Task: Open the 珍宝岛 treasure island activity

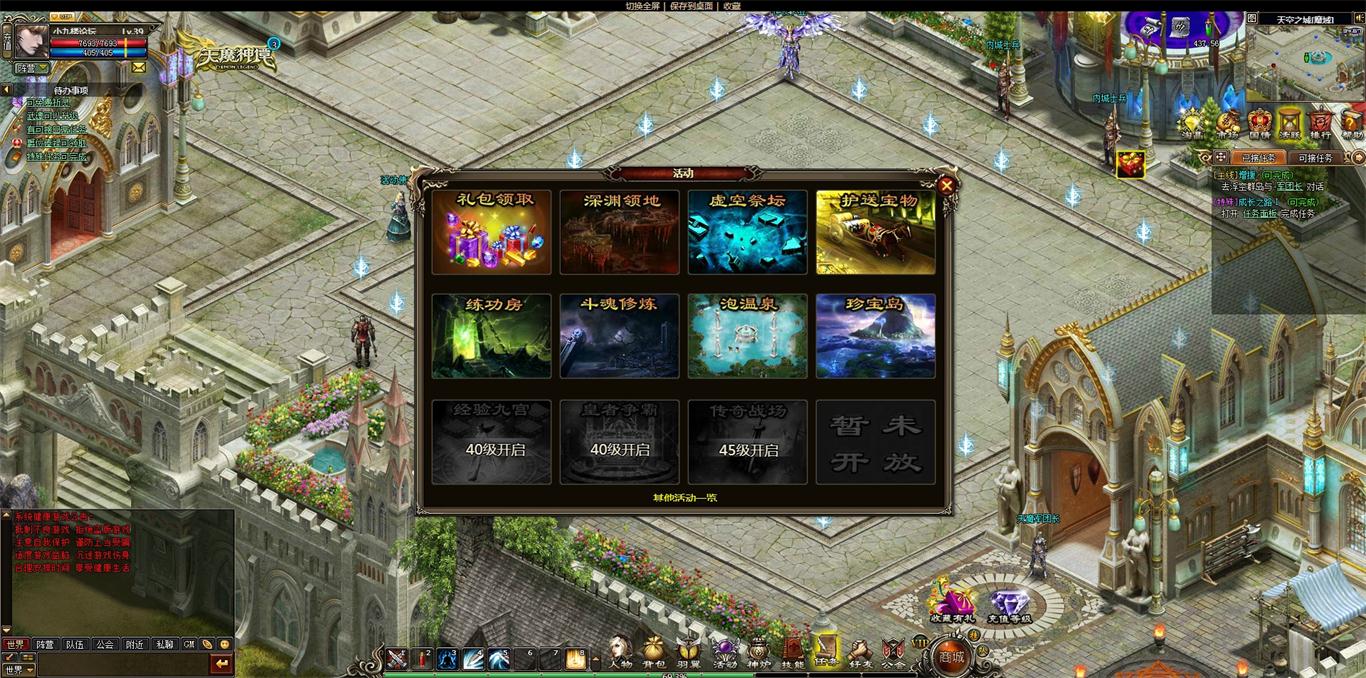Action: point(875,336)
